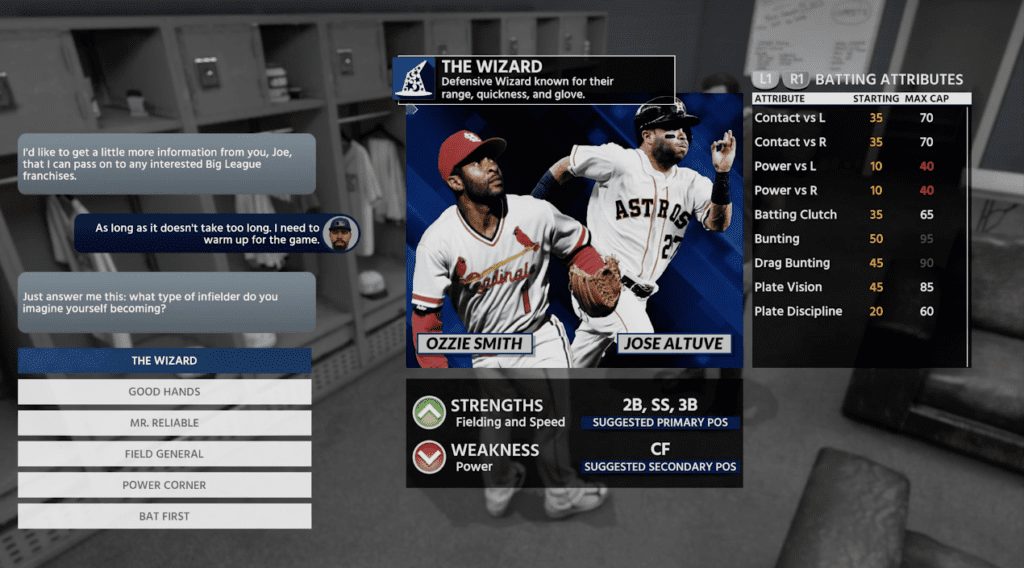
Task: Select the Field General option
Action: 164,454
